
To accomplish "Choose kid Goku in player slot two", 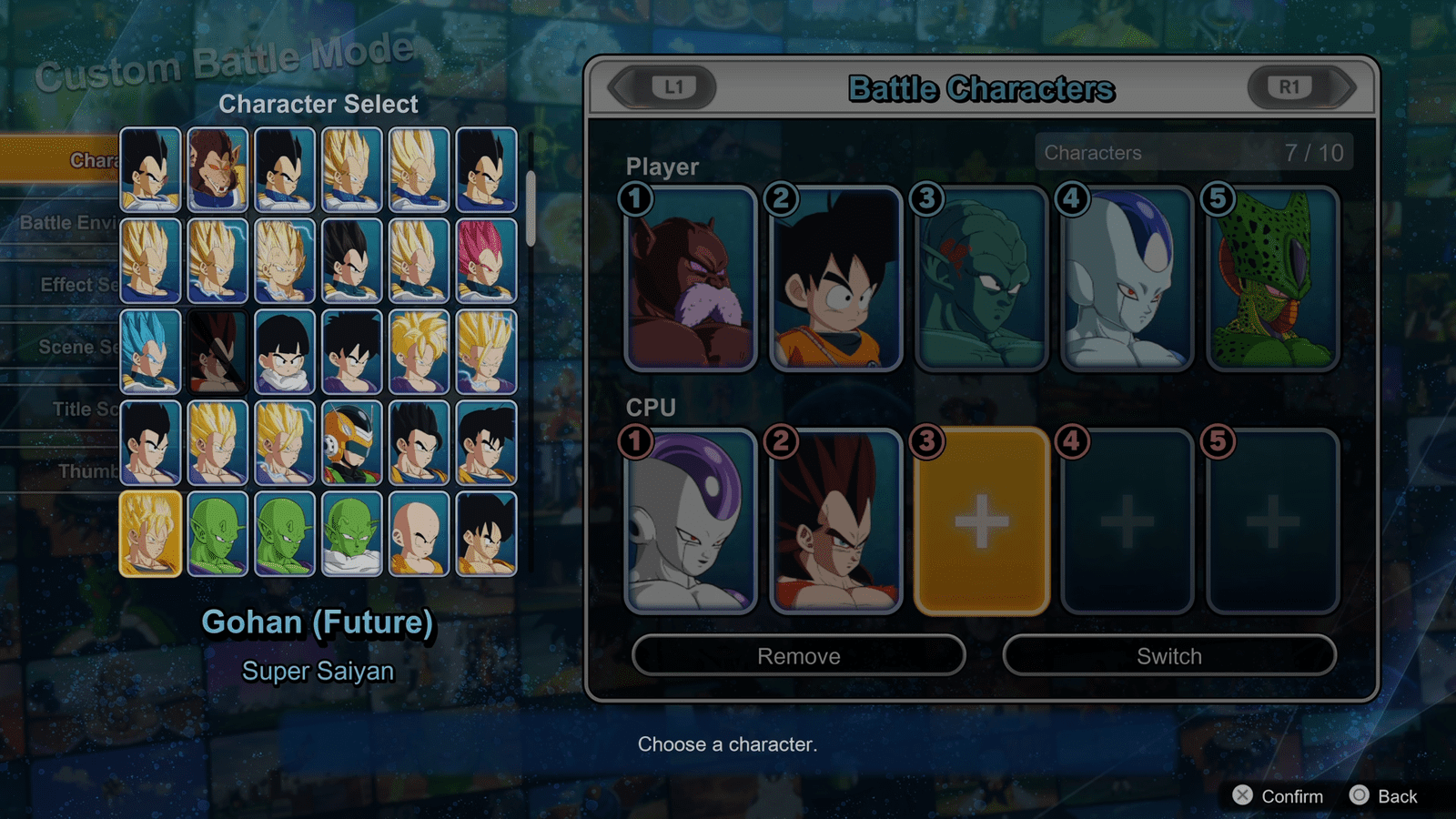I will [835, 279].
